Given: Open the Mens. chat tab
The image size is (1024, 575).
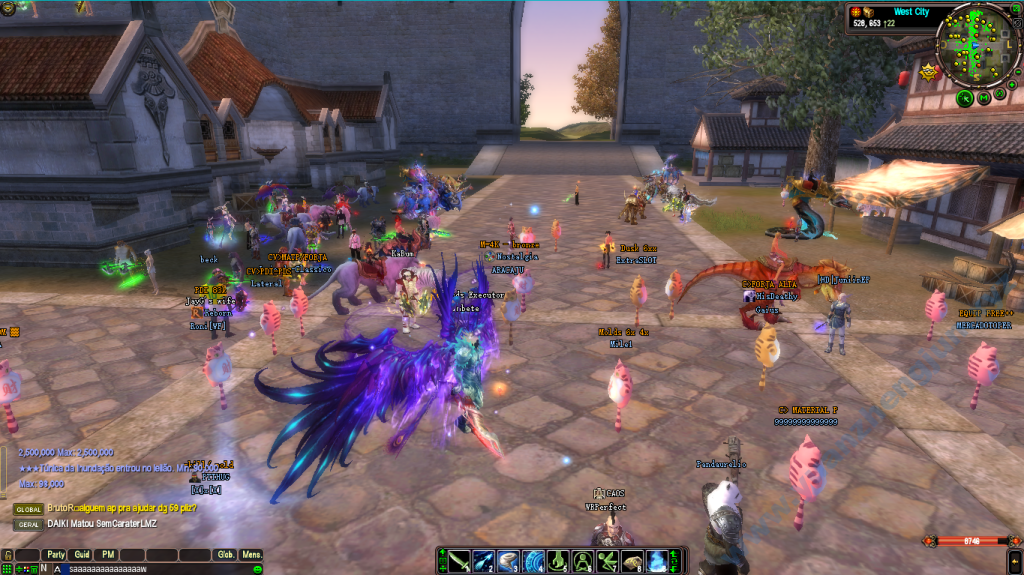Looking at the screenshot, I should [252, 554].
